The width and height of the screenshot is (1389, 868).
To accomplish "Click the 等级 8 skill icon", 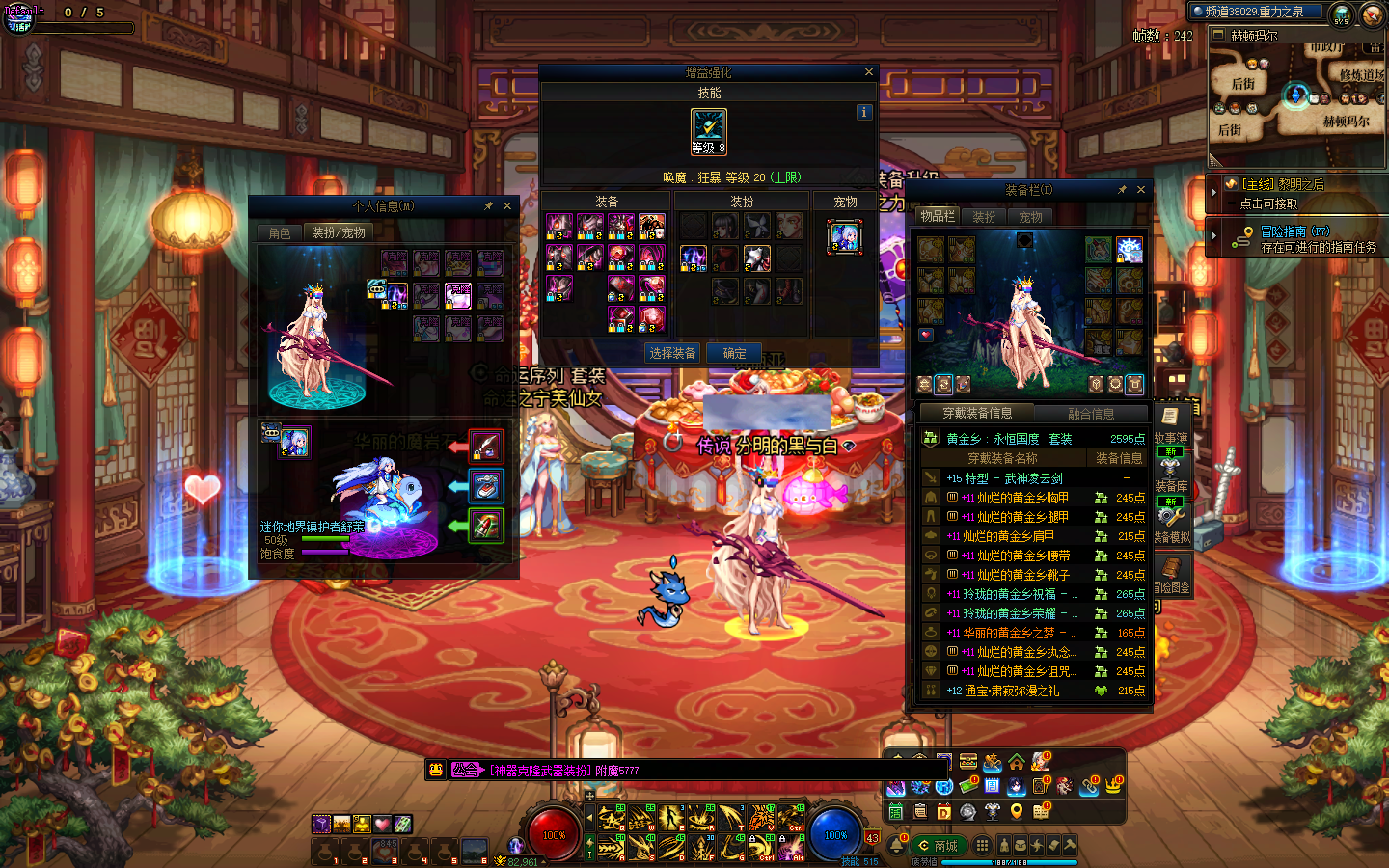I will 709,131.
